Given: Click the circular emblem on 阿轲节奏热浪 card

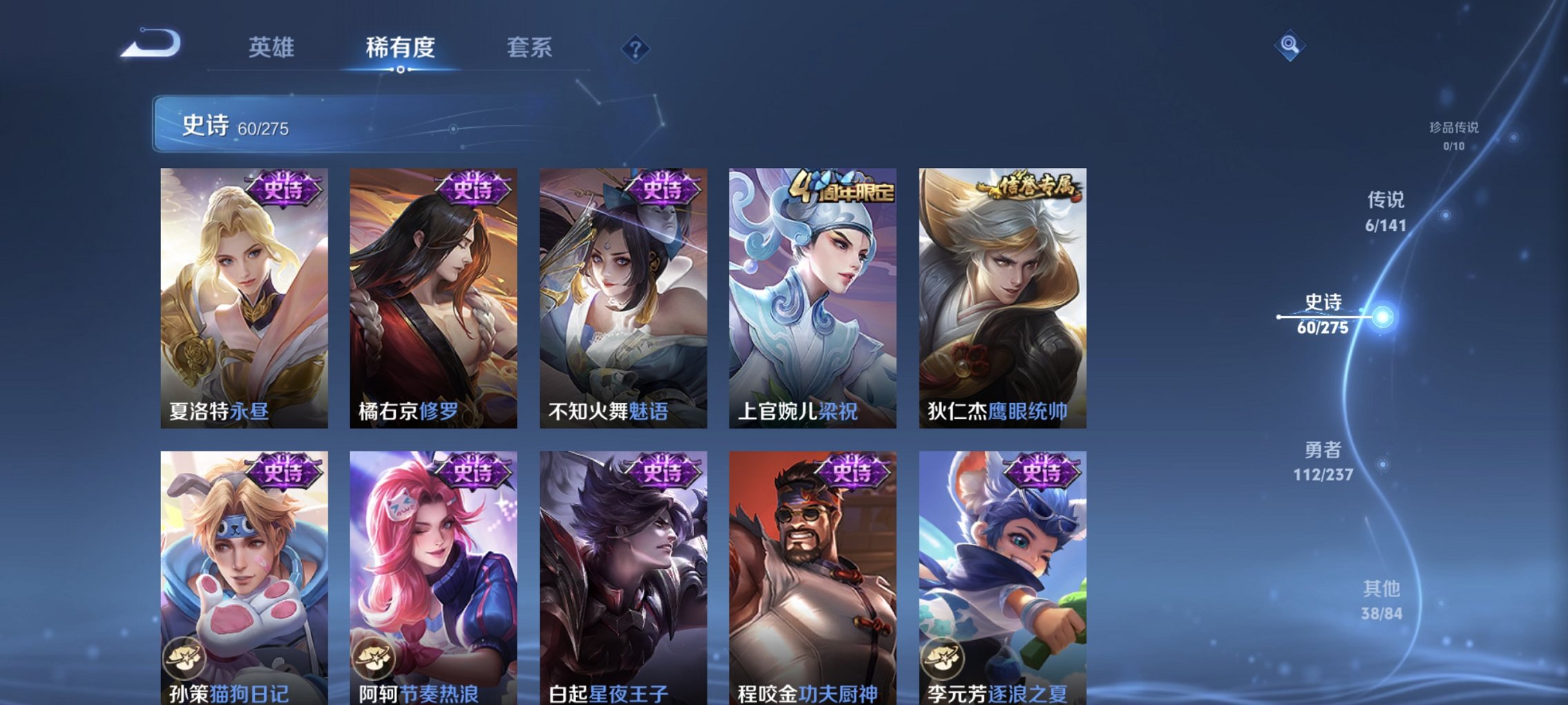Looking at the screenshot, I should 374,658.
